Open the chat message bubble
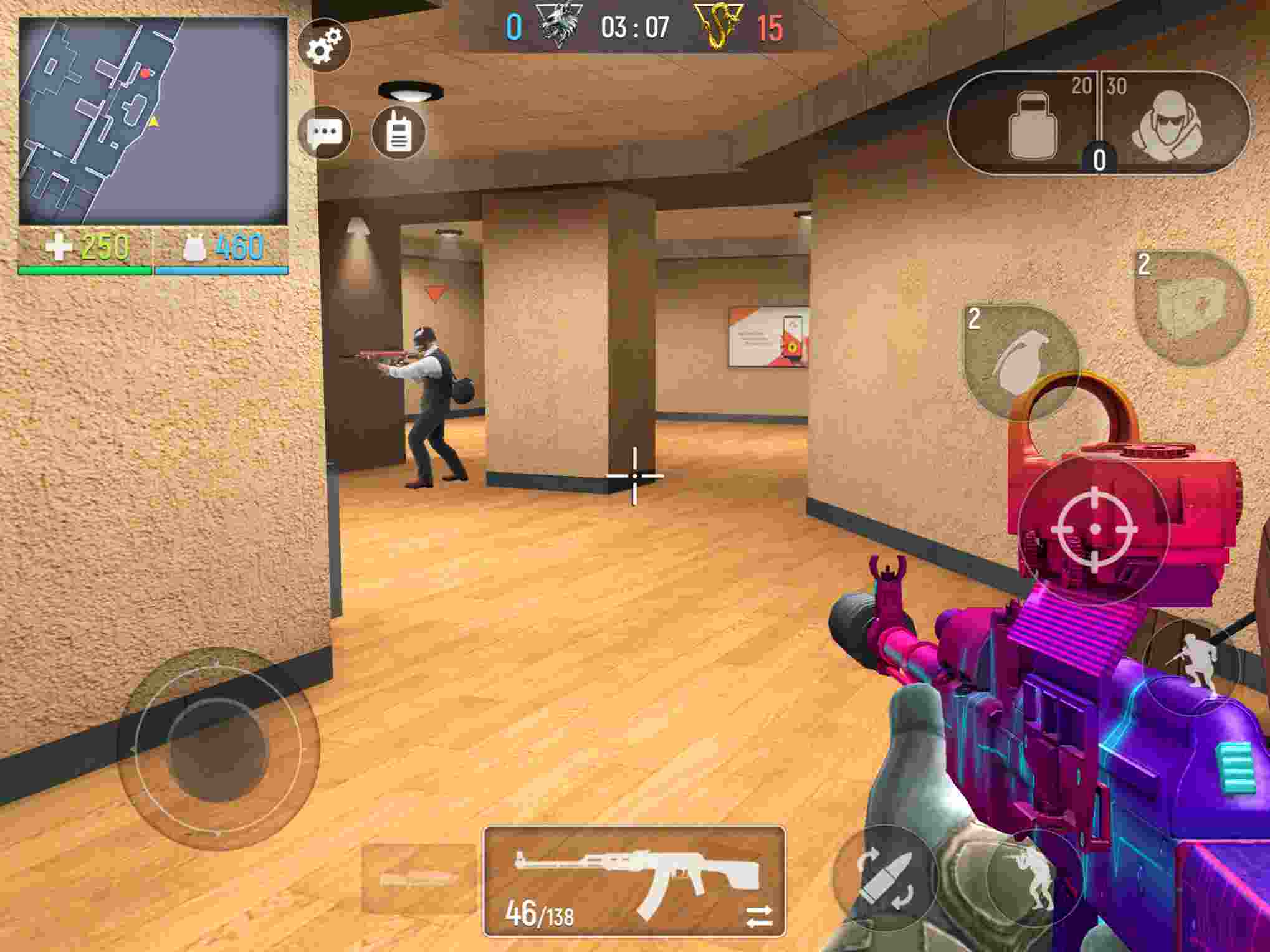 click(325, 133)
